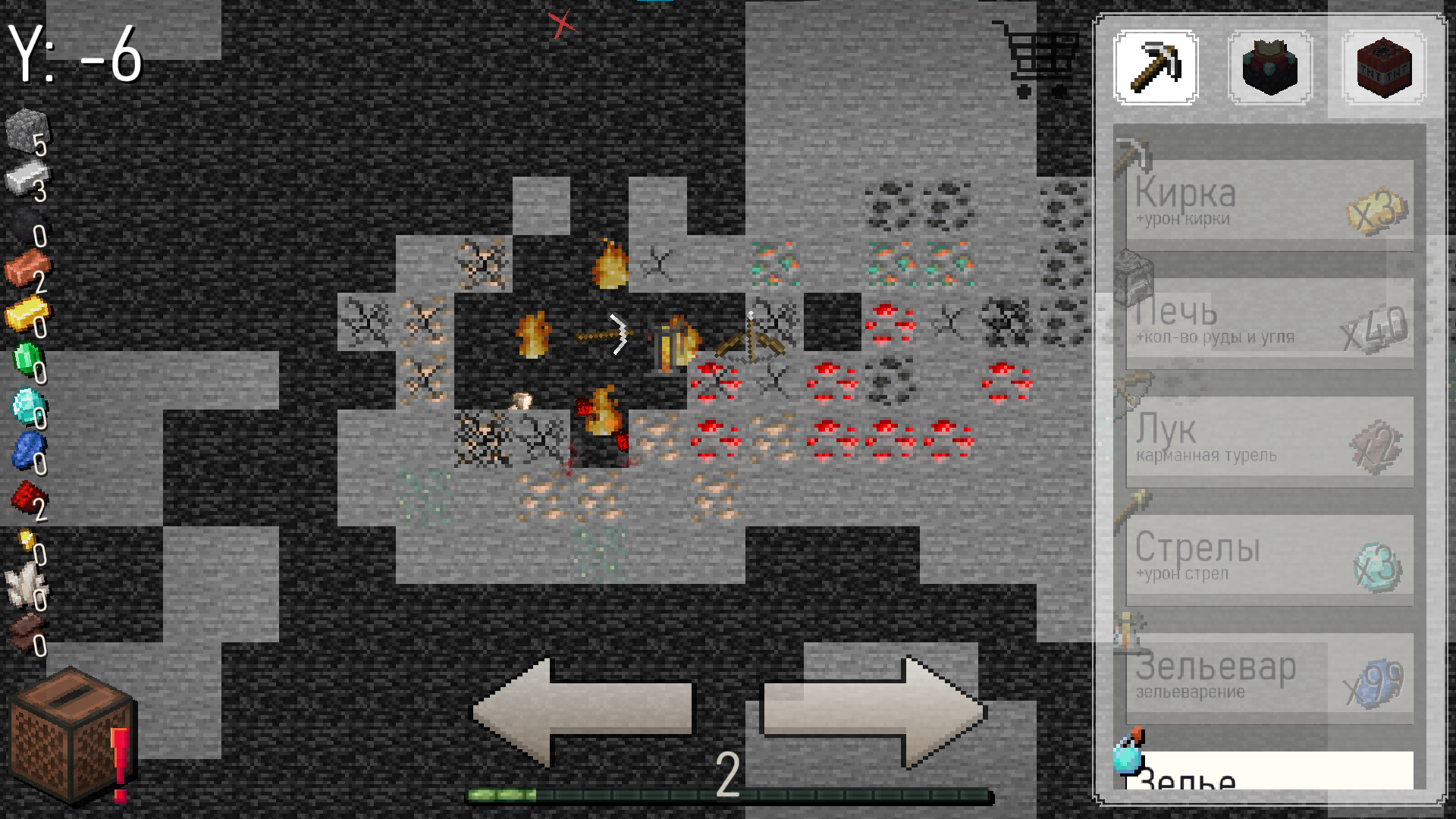Switch to the enchanting table tab
The width and height of the screenshot is (1456, 819).
[x=1269, y=67]
